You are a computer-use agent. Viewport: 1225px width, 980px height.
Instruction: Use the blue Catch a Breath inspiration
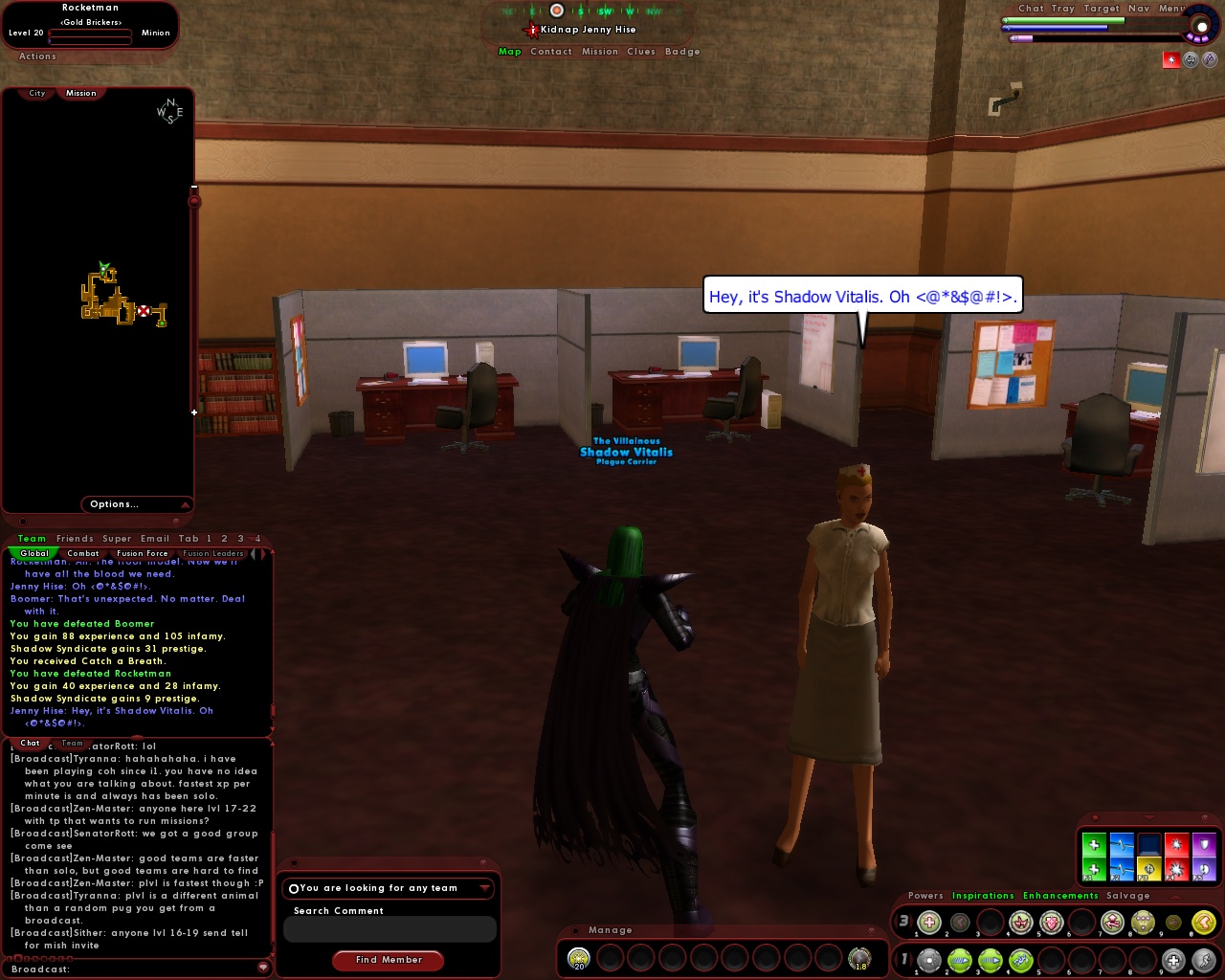click(x=1120, y=846)
